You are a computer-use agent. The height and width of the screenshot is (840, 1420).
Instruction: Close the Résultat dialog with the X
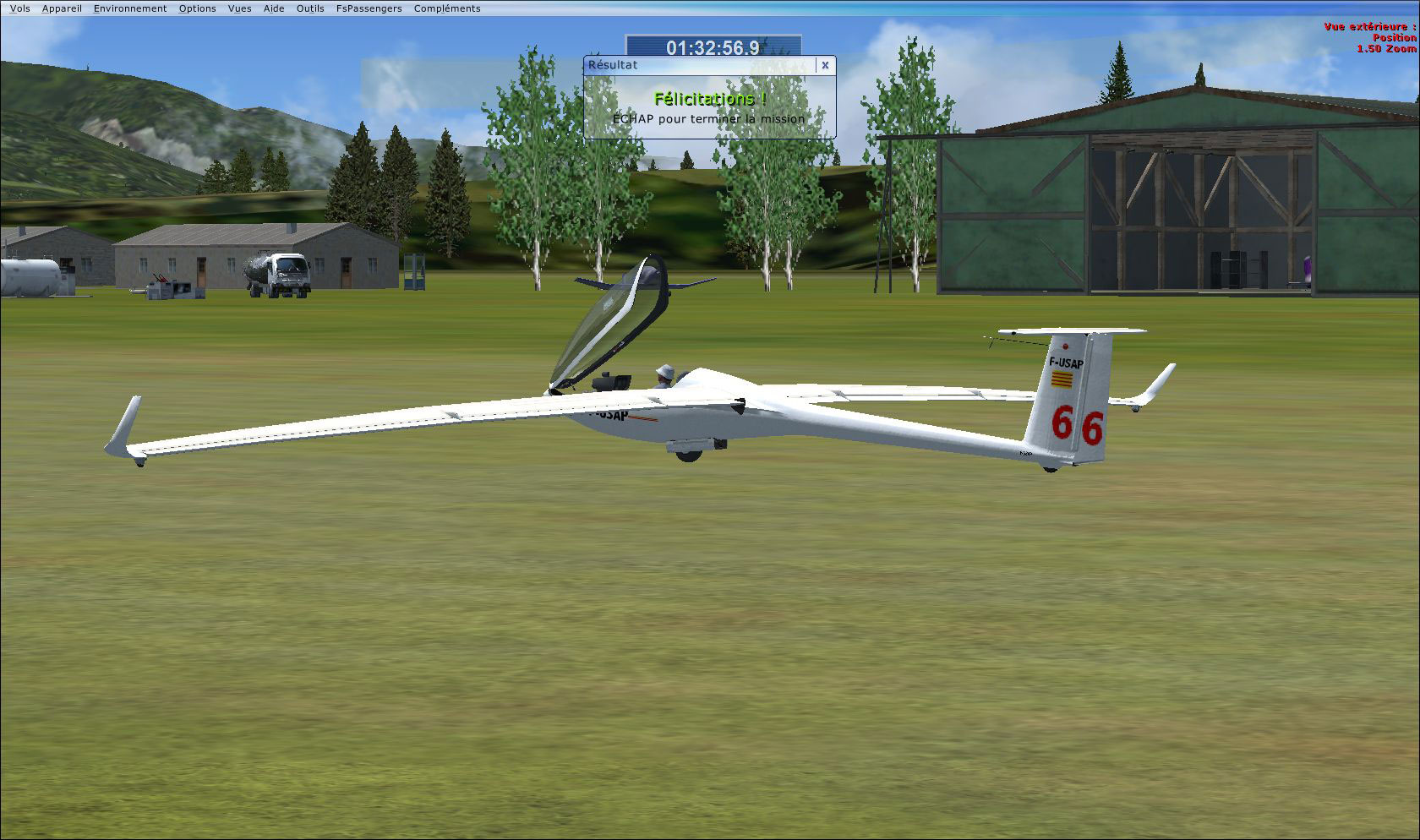pos(824,65)
